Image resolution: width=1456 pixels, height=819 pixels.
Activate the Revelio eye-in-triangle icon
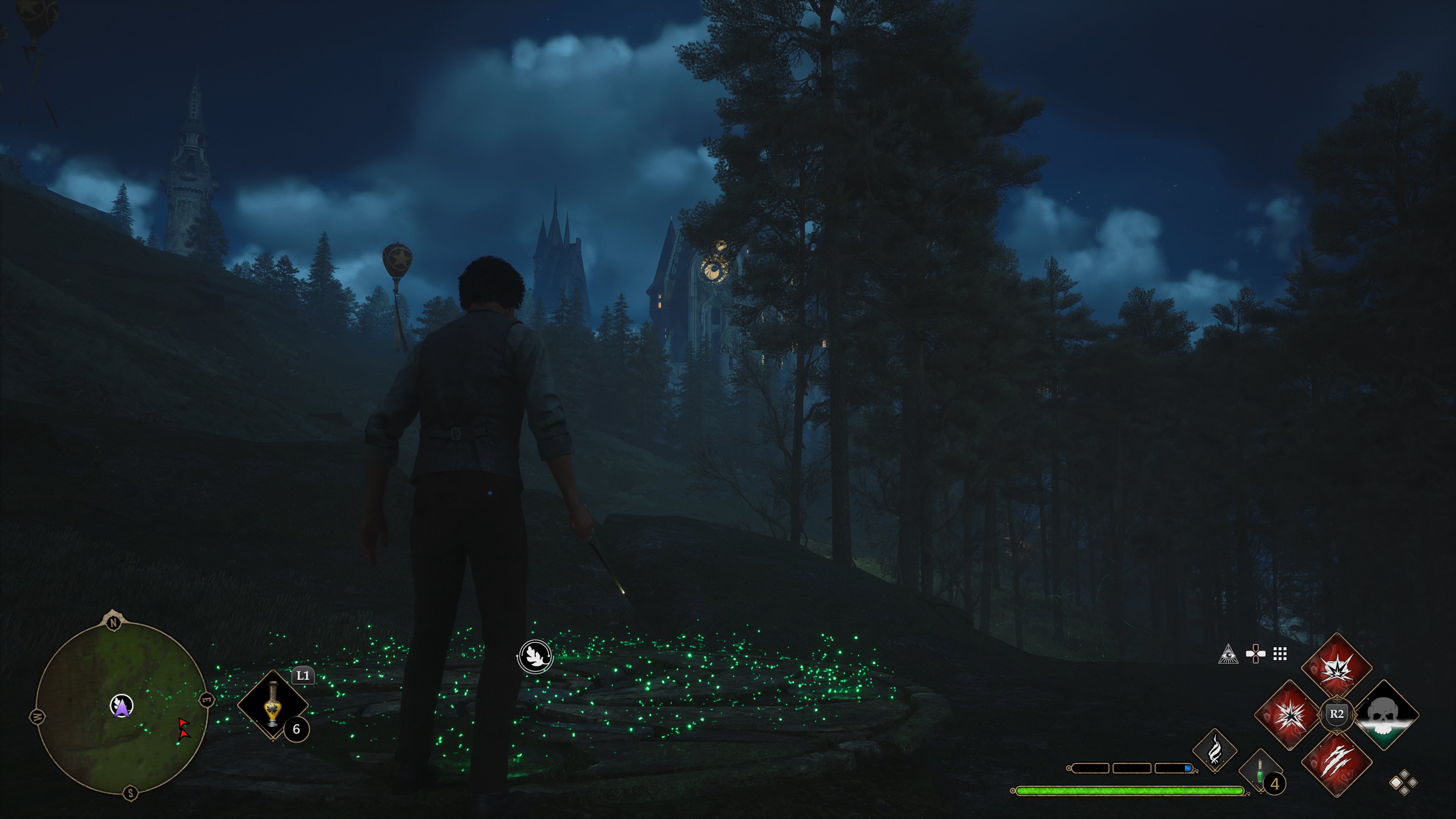[1228, 654]
